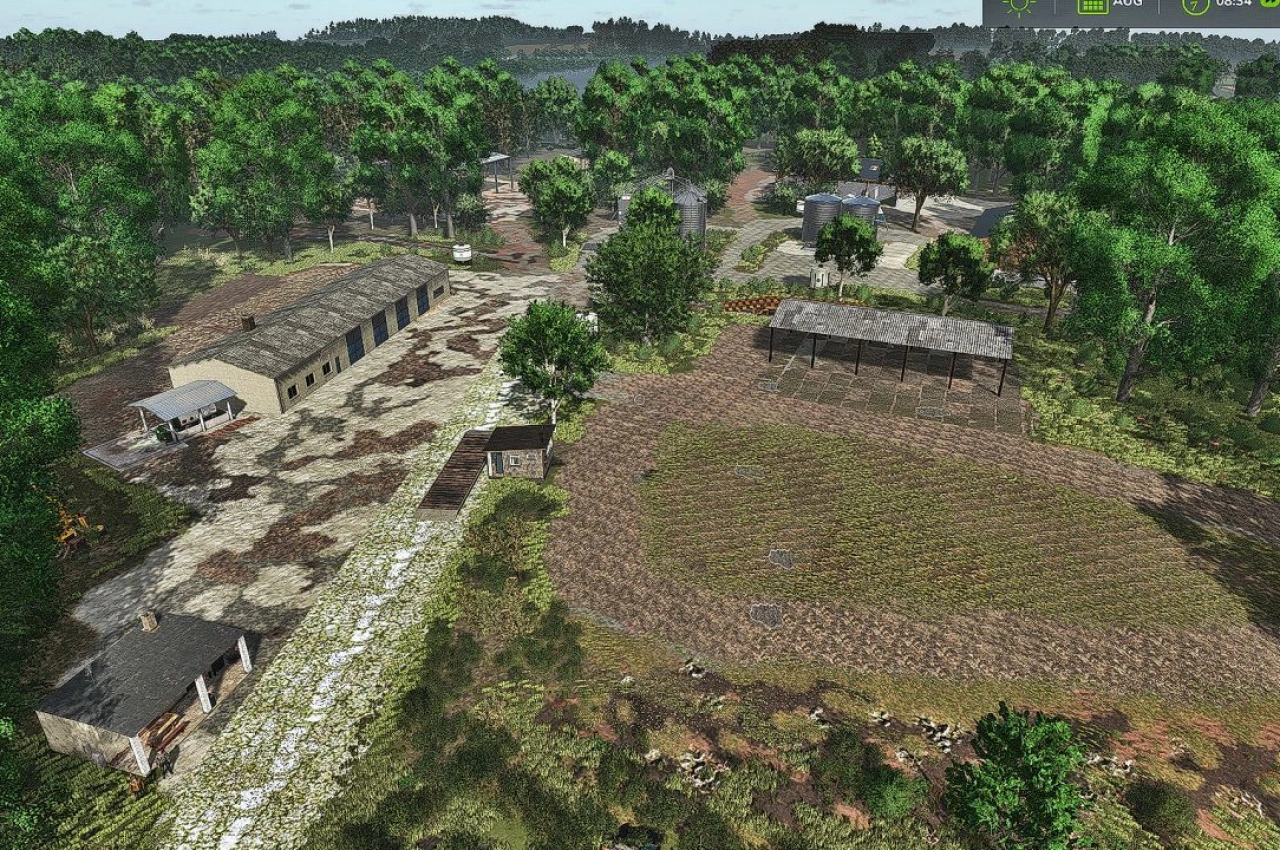Image resolution: width=1280 pixels, height=850 pixels.
Task: Click the green bin under the shelter
Action: pos(160,432)
